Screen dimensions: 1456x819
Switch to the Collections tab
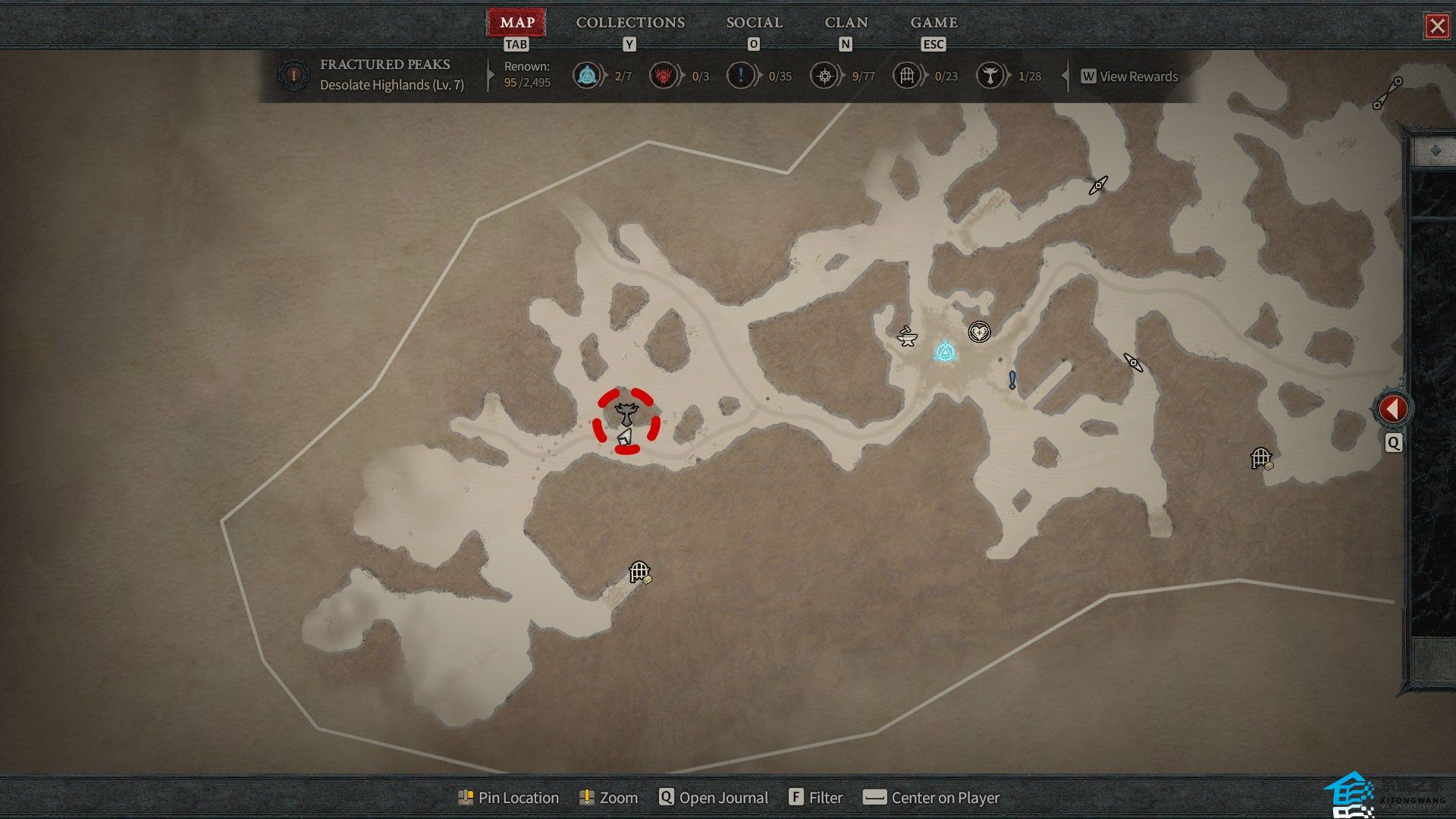(630, 23)
